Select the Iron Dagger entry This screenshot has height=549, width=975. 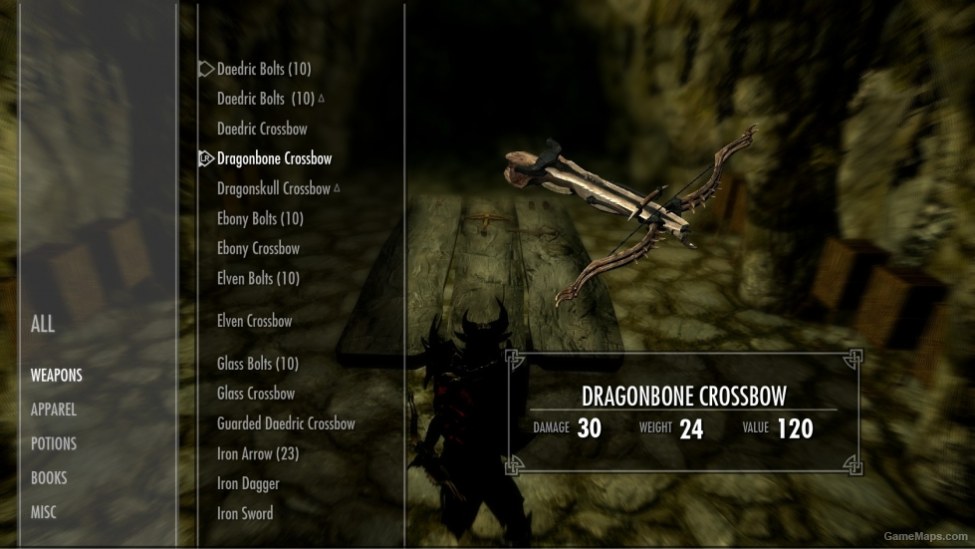coord(248,484)
